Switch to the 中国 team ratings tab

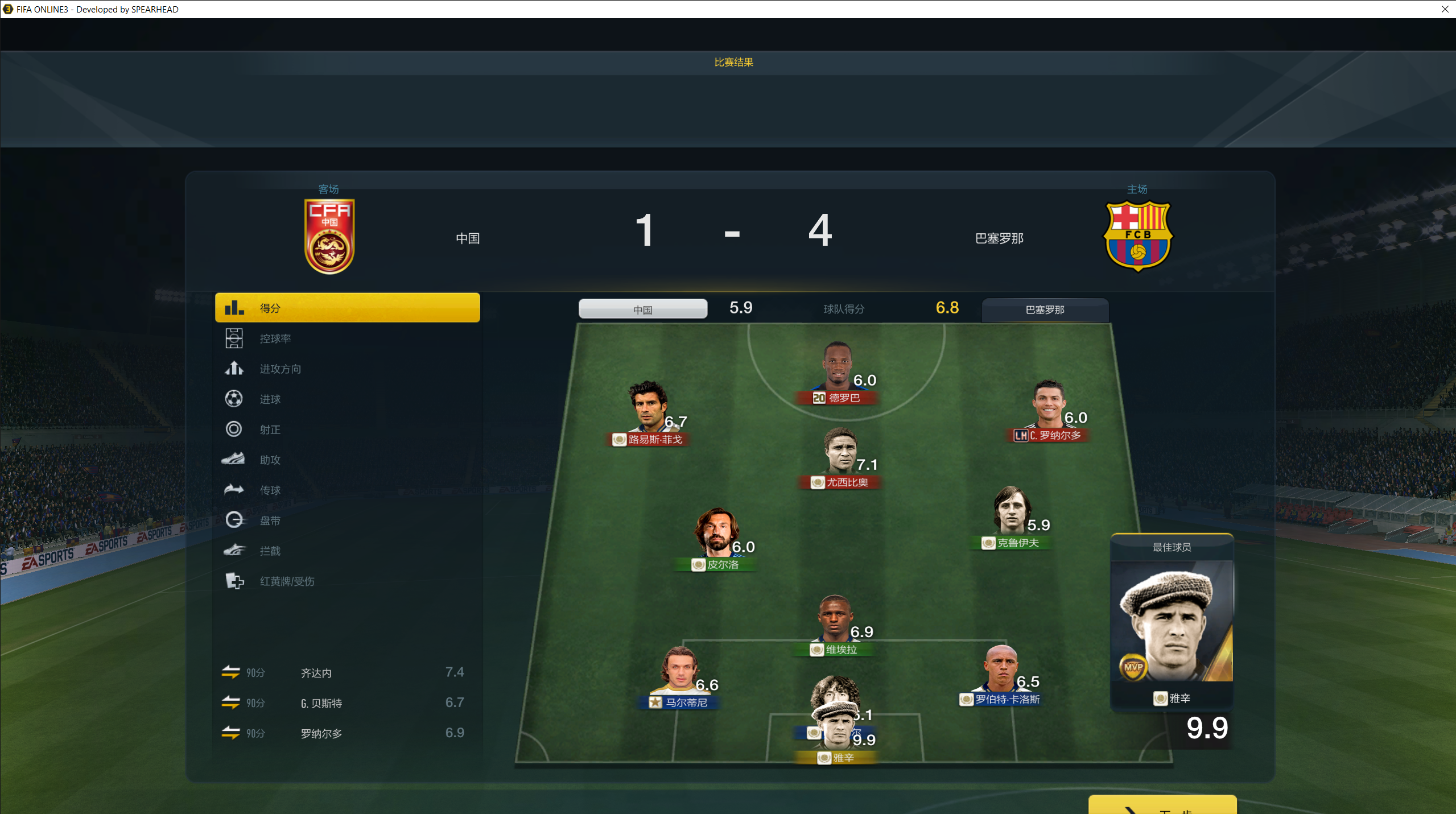pos(642,309)
